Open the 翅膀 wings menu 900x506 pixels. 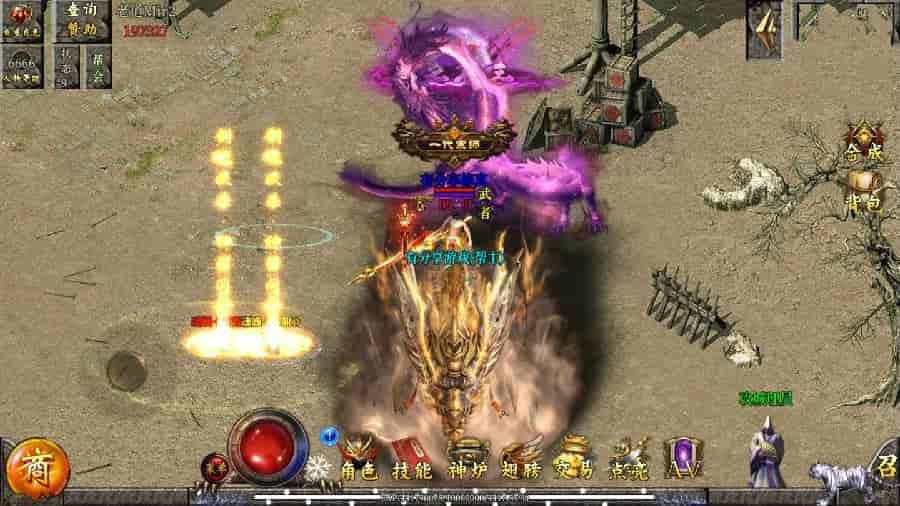[x=520, y=460]
